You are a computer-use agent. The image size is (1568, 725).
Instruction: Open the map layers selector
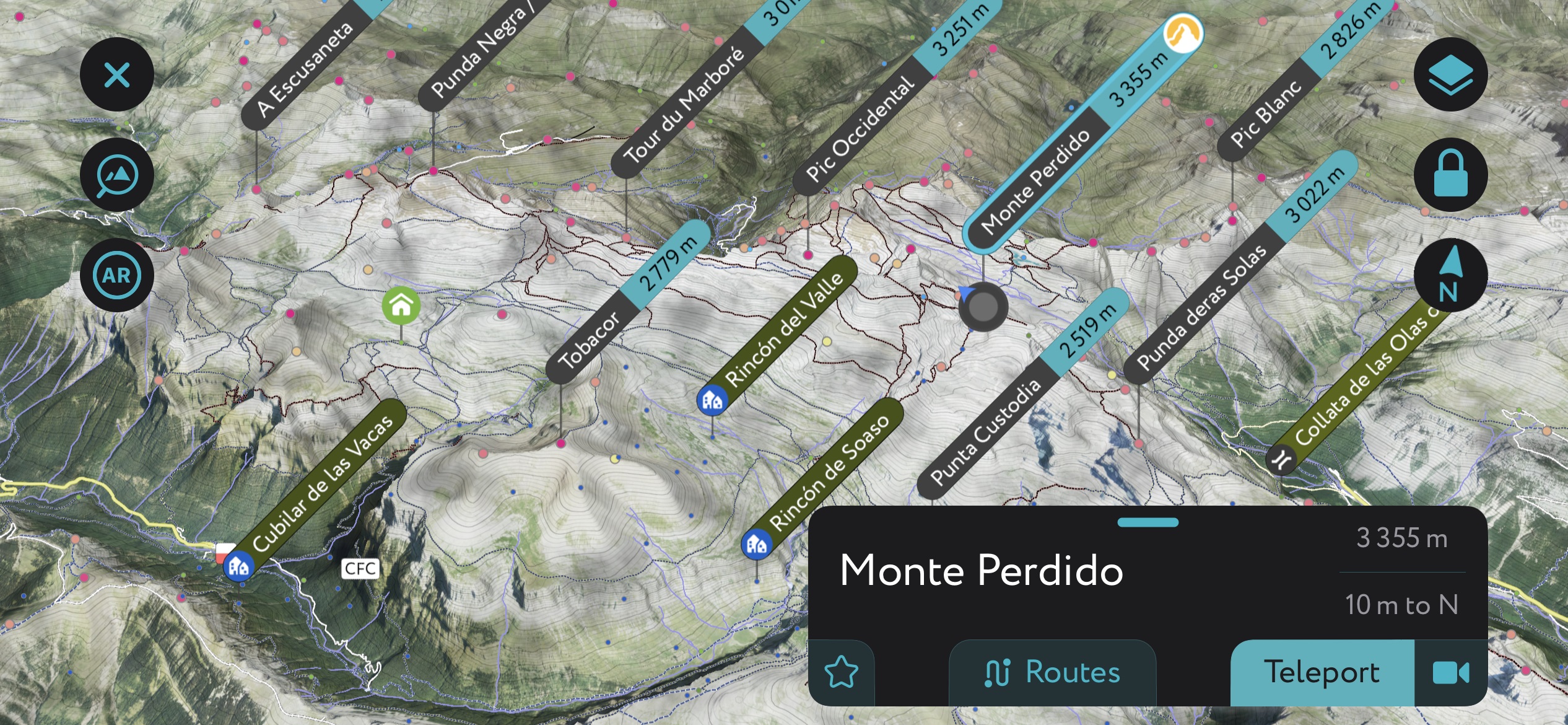1450,74
